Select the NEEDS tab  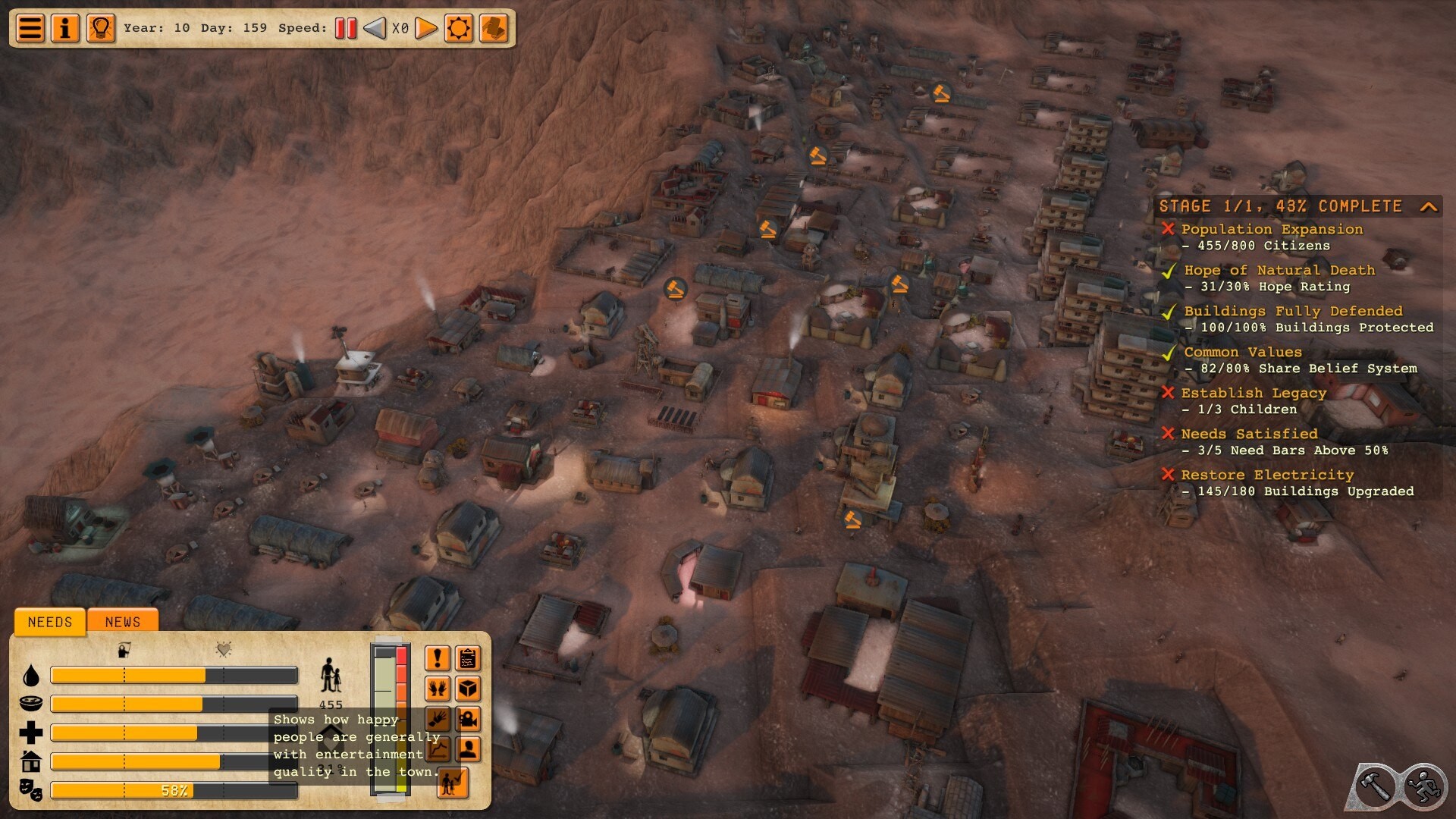49,622
